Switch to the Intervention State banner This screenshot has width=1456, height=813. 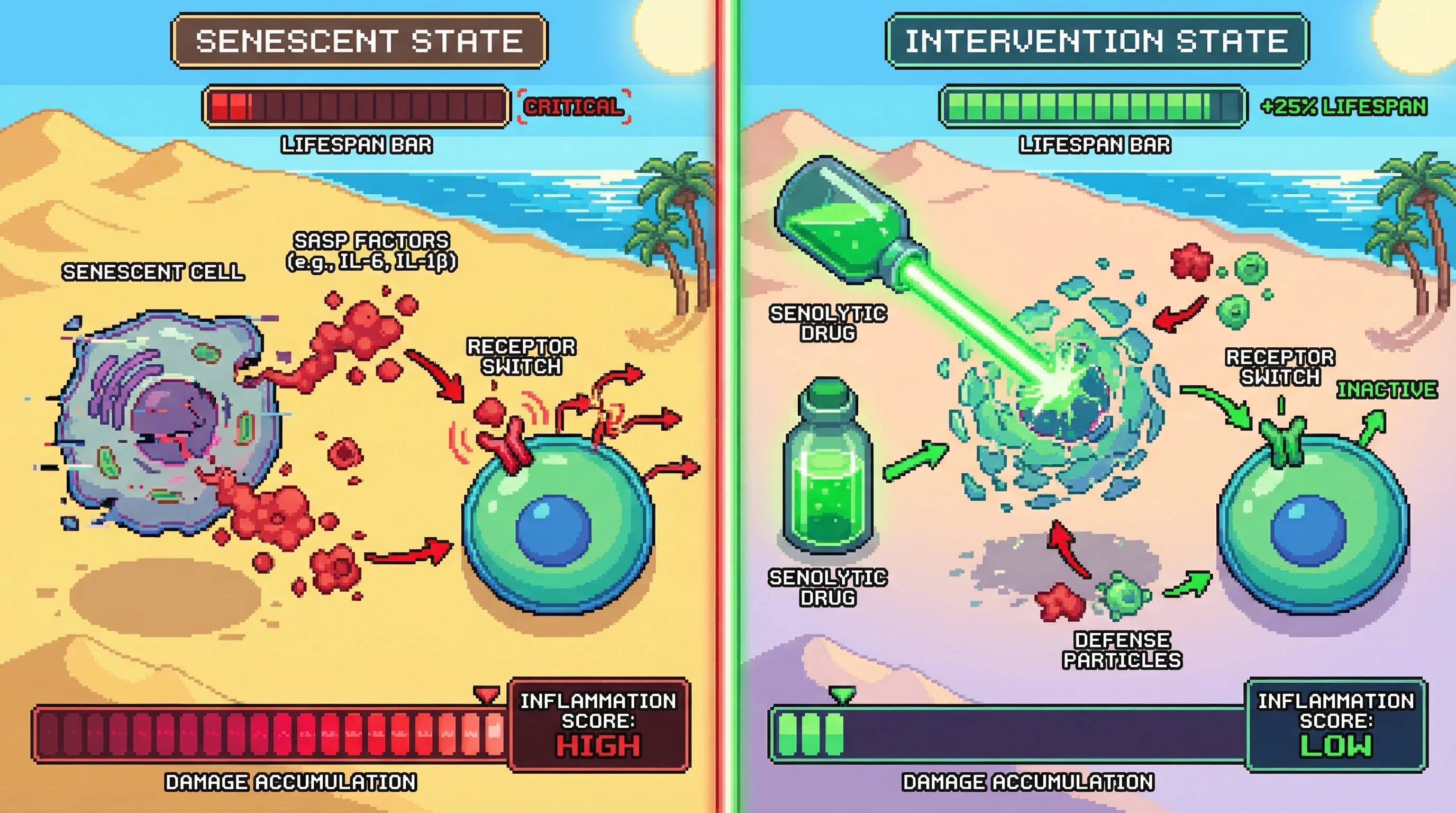point(1097,41)
